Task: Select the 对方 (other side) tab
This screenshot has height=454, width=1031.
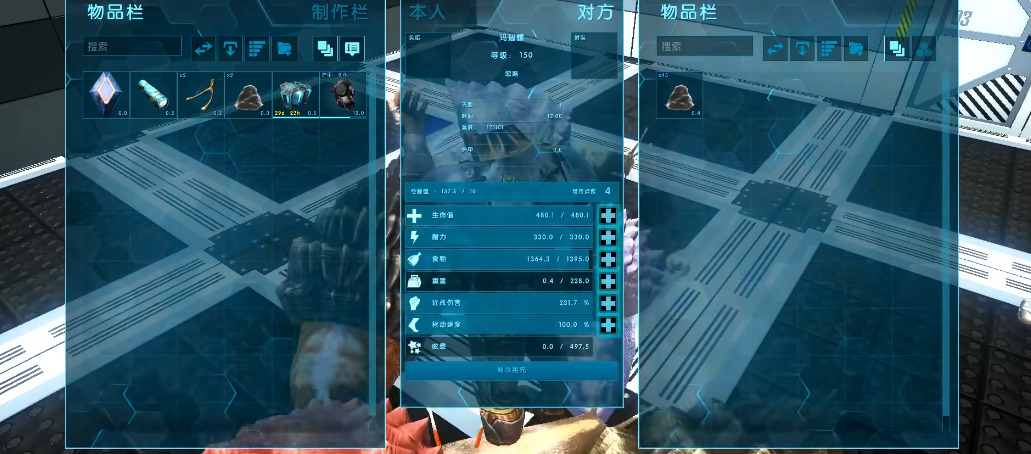Action: coord(596,13)
